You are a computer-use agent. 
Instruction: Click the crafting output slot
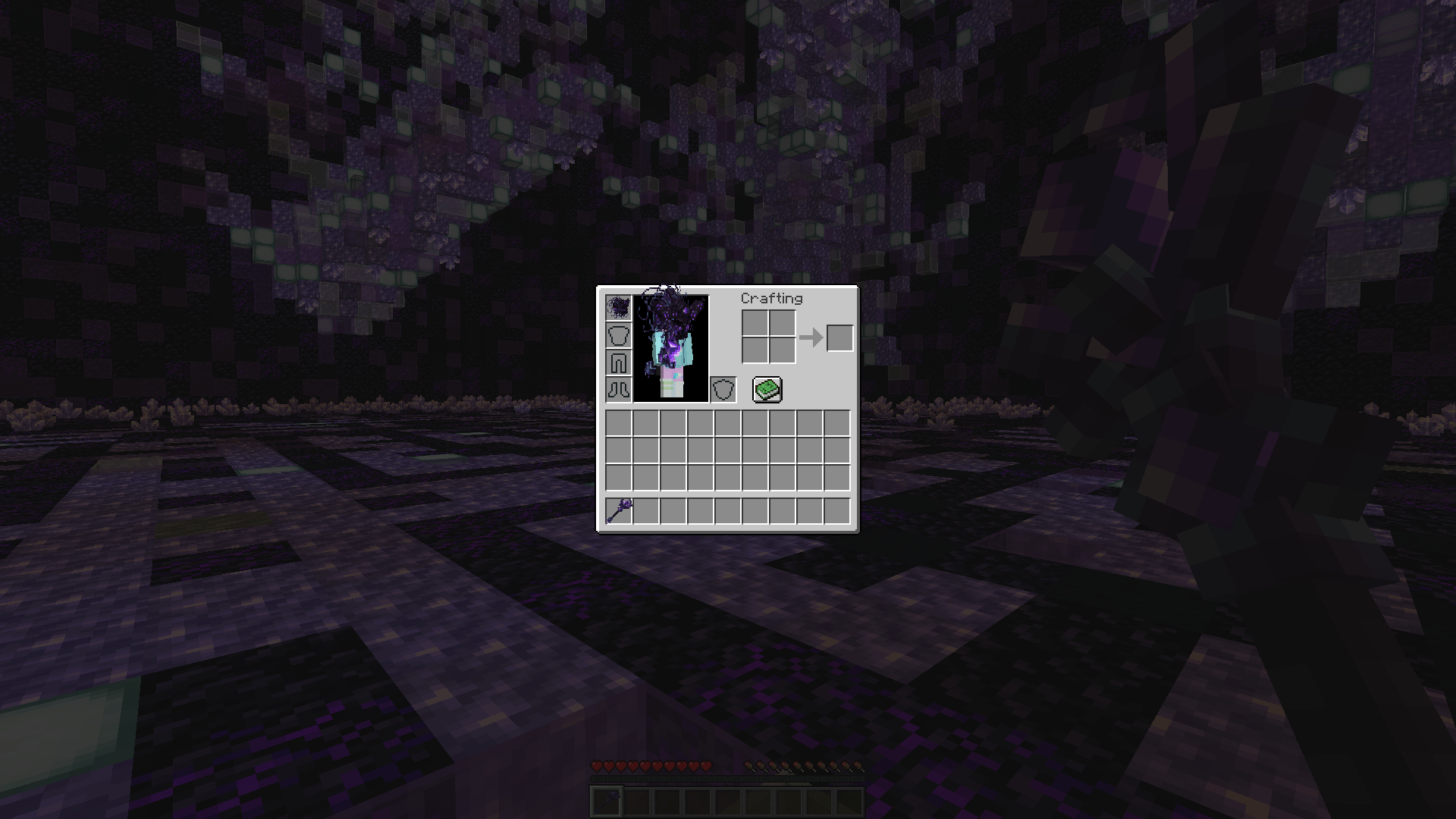pos(840,339)
